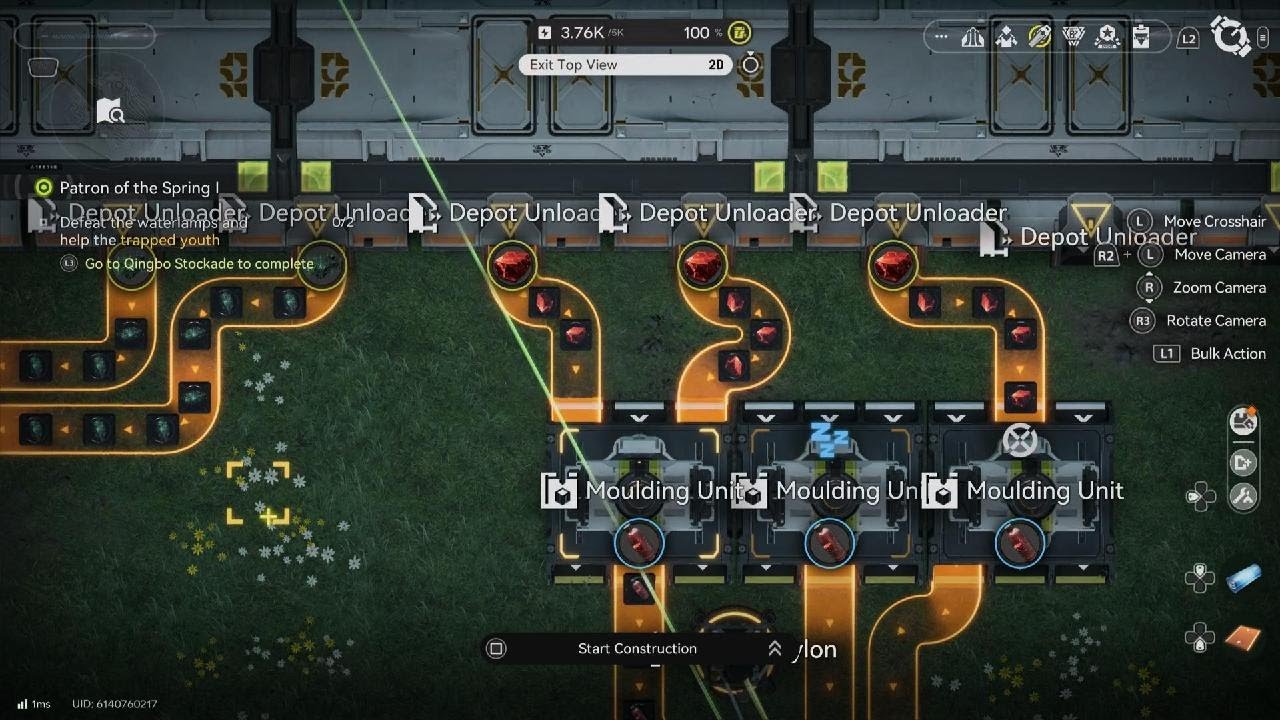The image size is (1280, 720).
Task: Select the blue pipe roll item
Action: click(x=1243, y=577)
